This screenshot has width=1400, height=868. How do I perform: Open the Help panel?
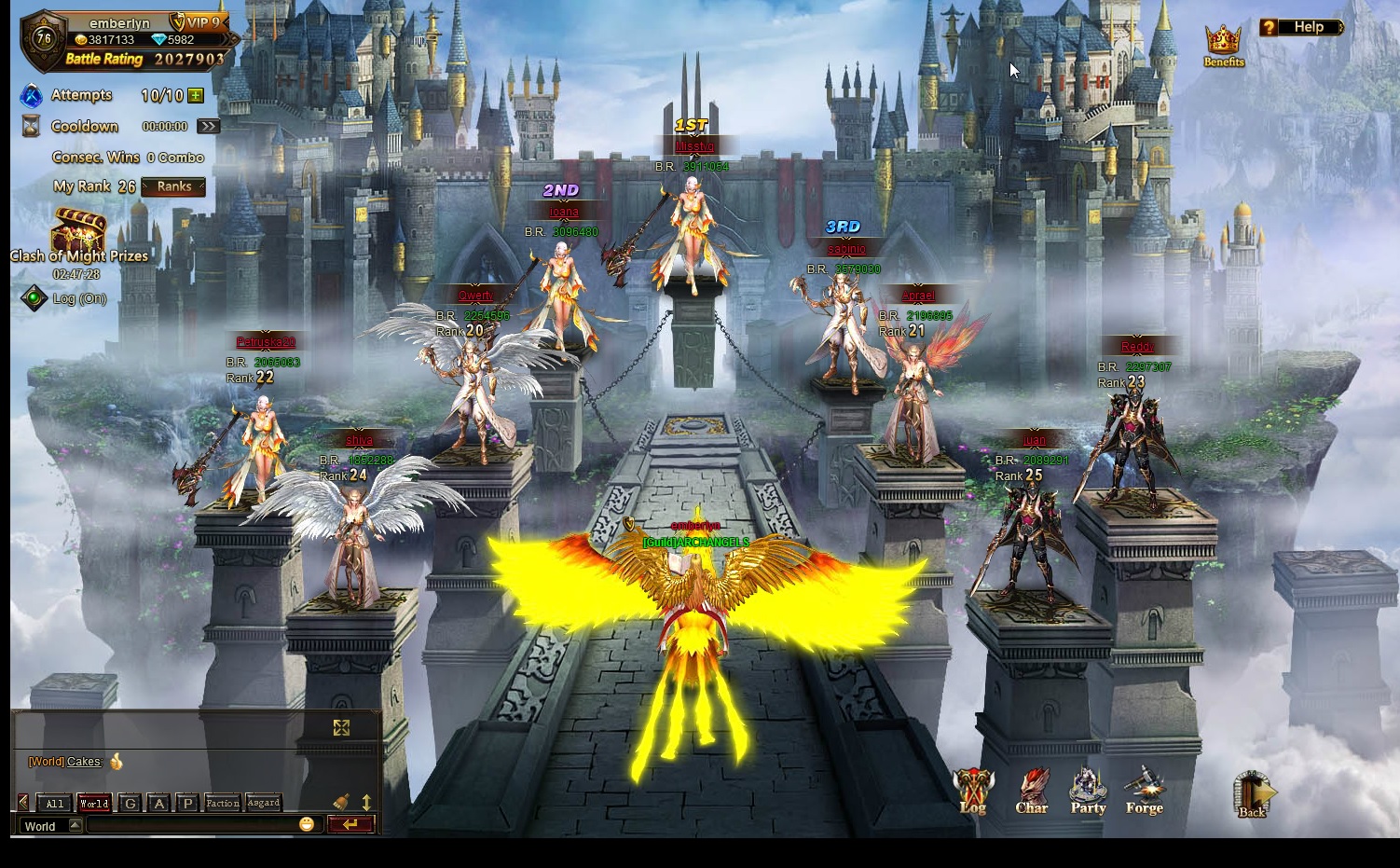point(1301,27)
